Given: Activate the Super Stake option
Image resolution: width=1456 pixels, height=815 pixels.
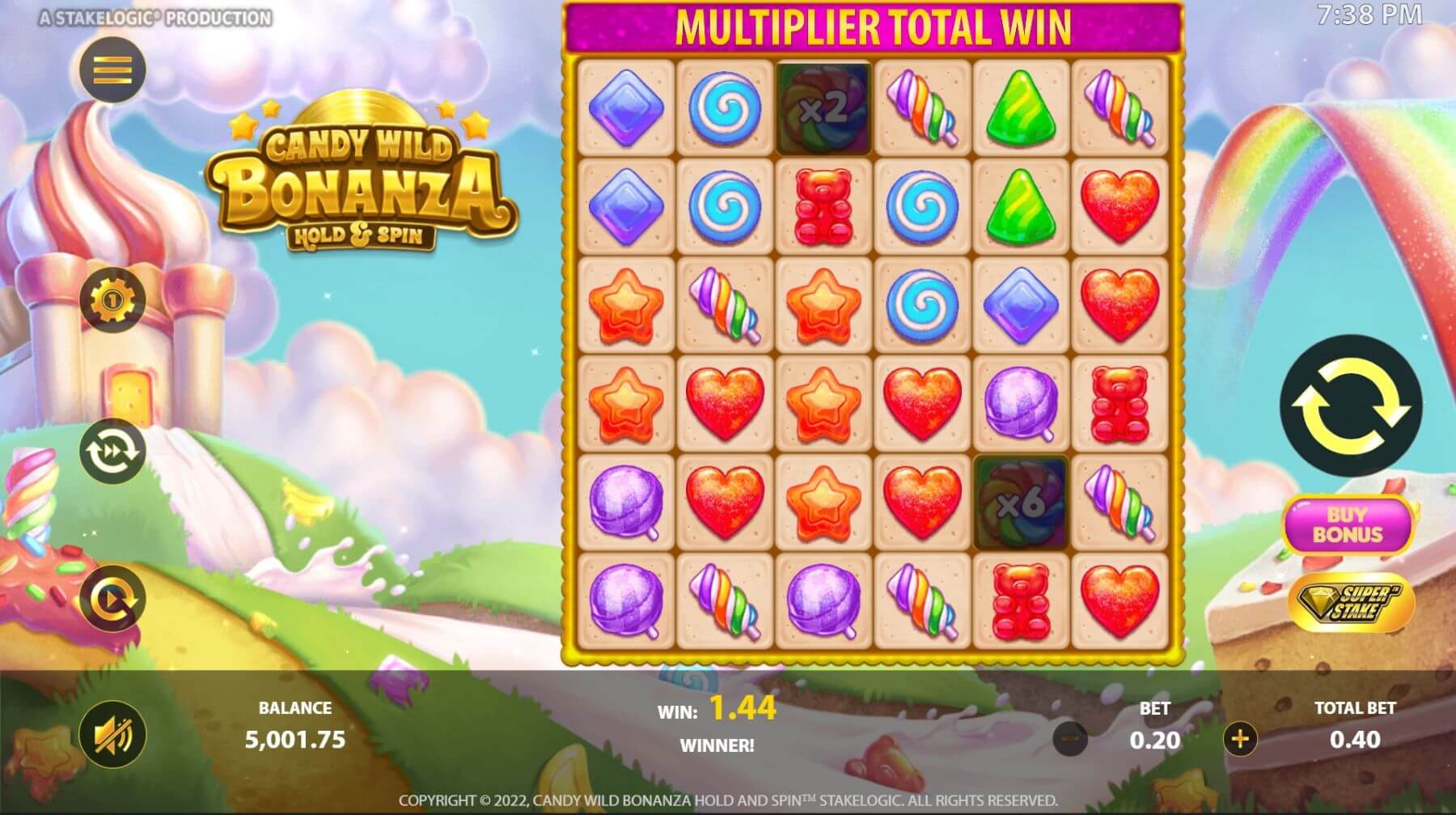Looking at the screenshot, I should click(x=1351, y=603).
